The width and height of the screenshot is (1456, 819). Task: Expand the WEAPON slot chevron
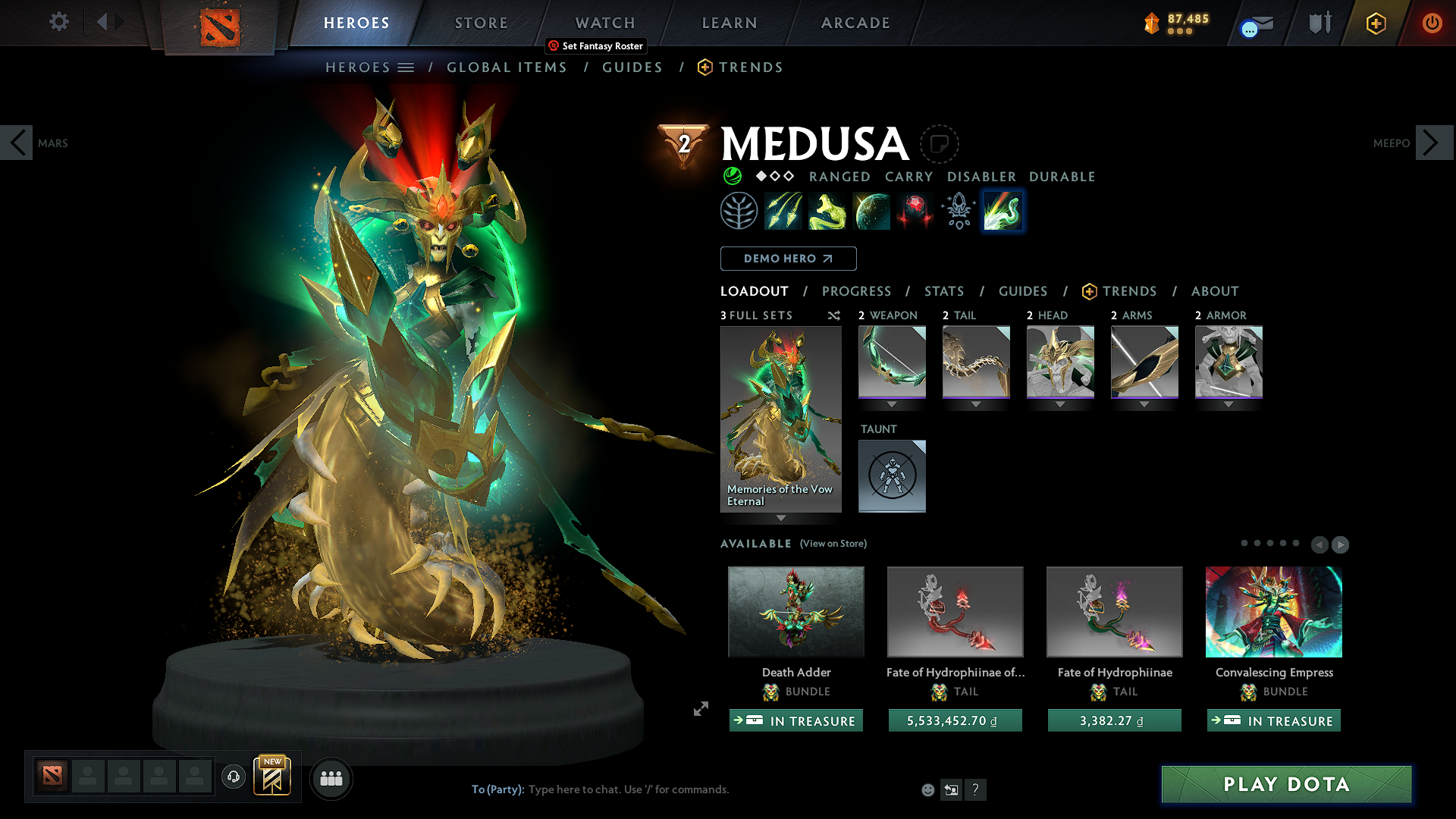coord(892,404)
